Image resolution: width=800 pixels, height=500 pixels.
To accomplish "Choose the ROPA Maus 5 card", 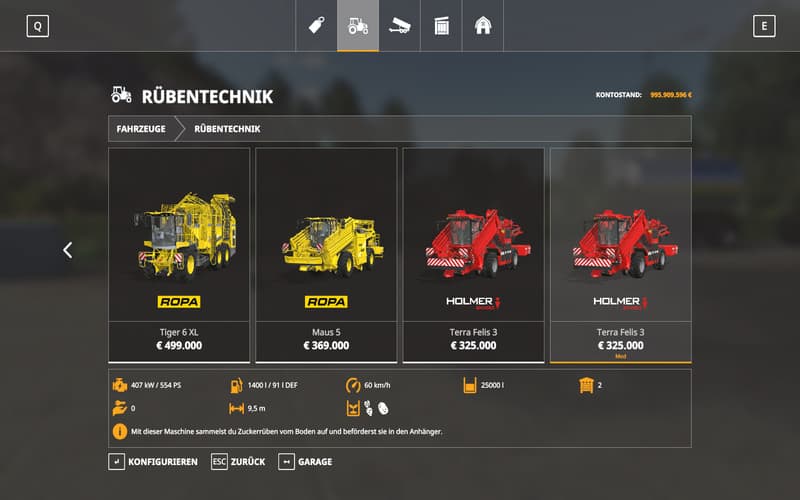I will click(x=326, y=254).
